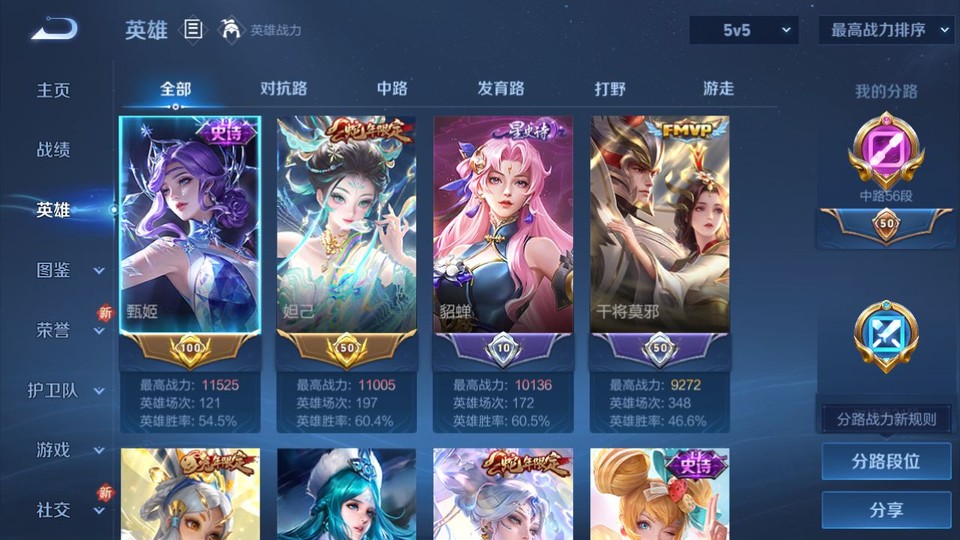
Task: Open the 社交 sidebar entry
Action: click(x=54, y=510)
